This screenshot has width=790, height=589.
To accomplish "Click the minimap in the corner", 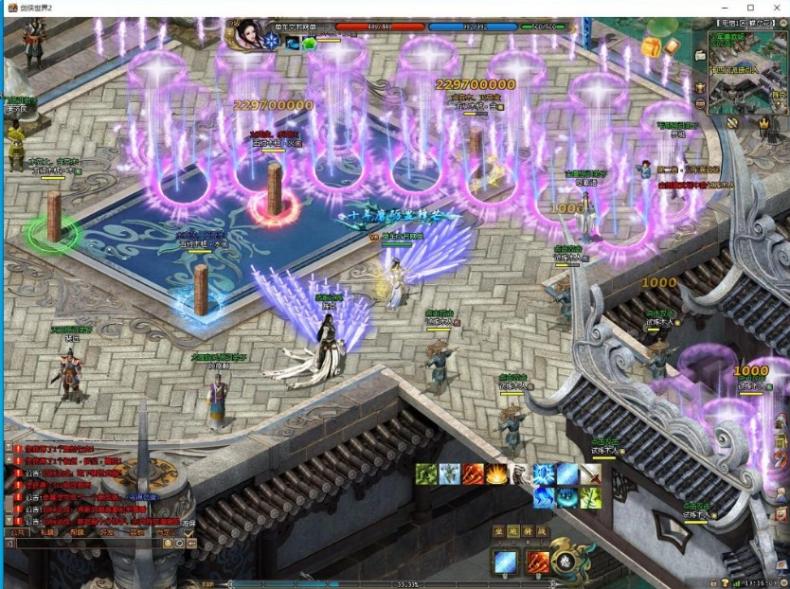I will pos(746,68).
